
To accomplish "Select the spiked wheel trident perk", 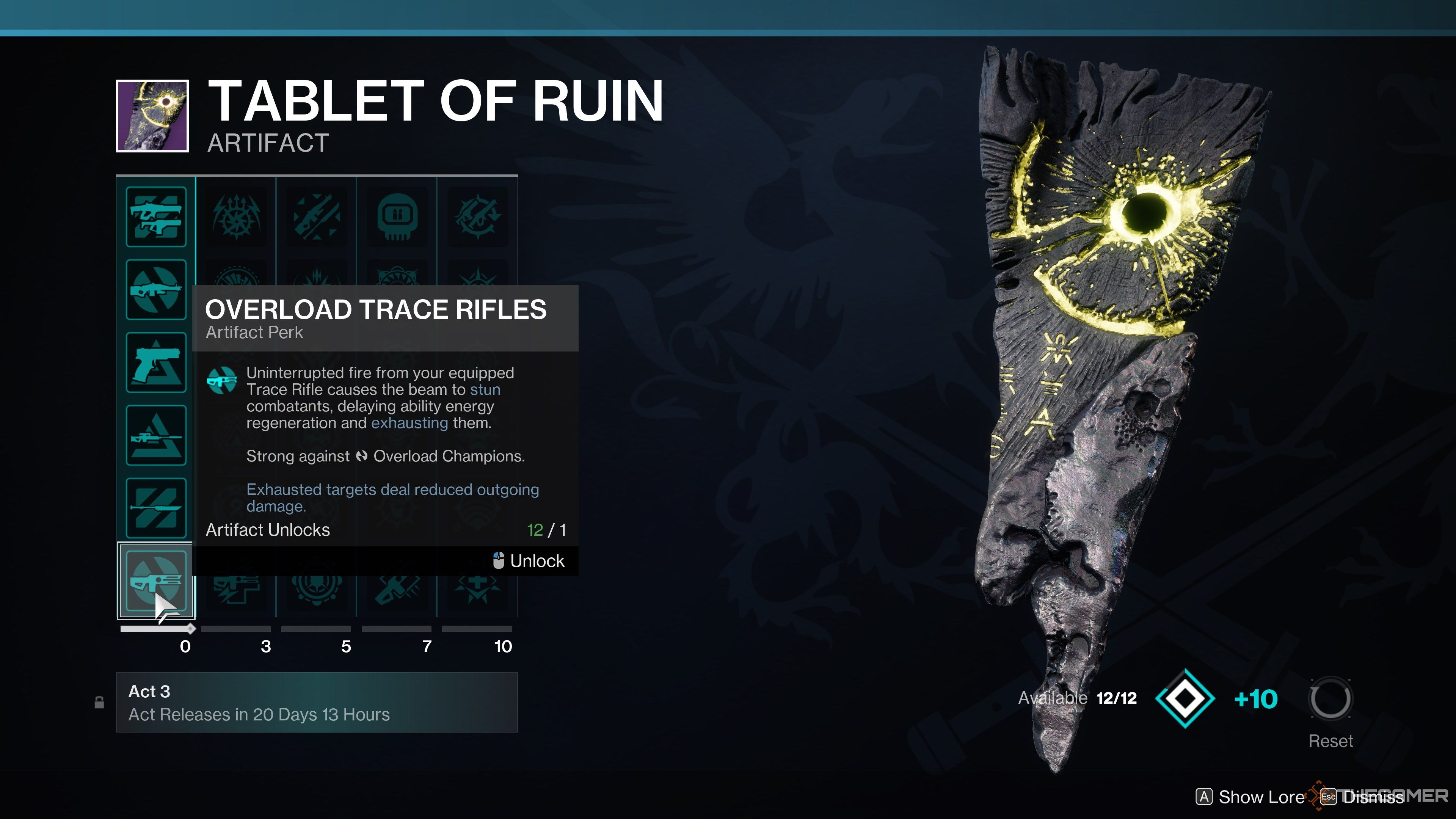I will (x=236, y=217).
